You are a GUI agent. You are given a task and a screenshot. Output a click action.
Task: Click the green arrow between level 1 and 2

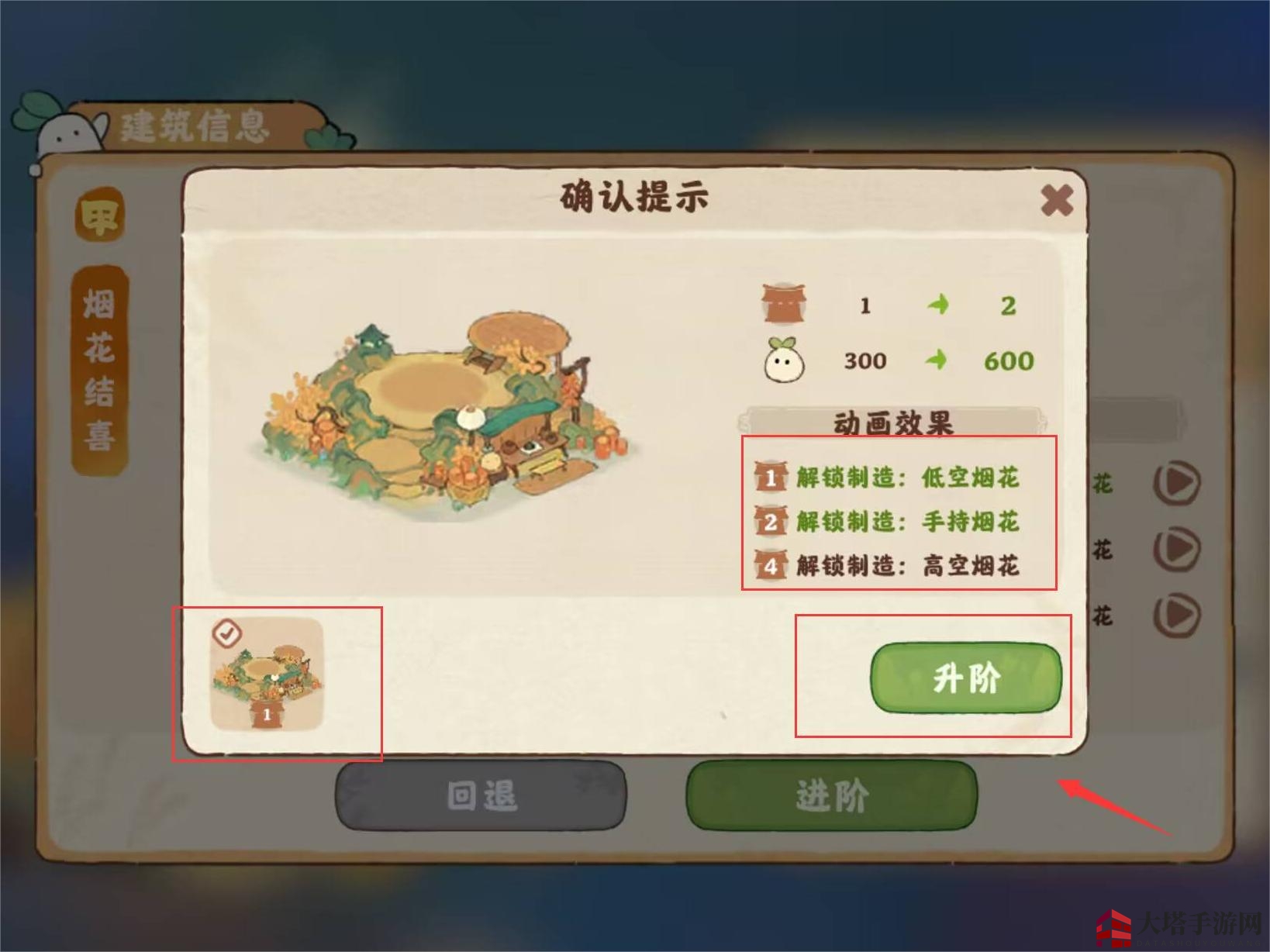940,305
